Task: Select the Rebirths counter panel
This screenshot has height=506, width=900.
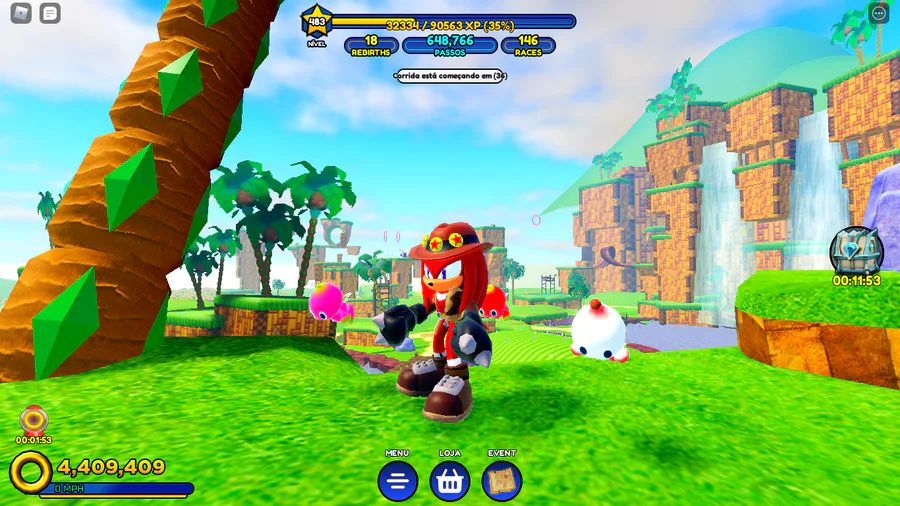Action: 371,45
